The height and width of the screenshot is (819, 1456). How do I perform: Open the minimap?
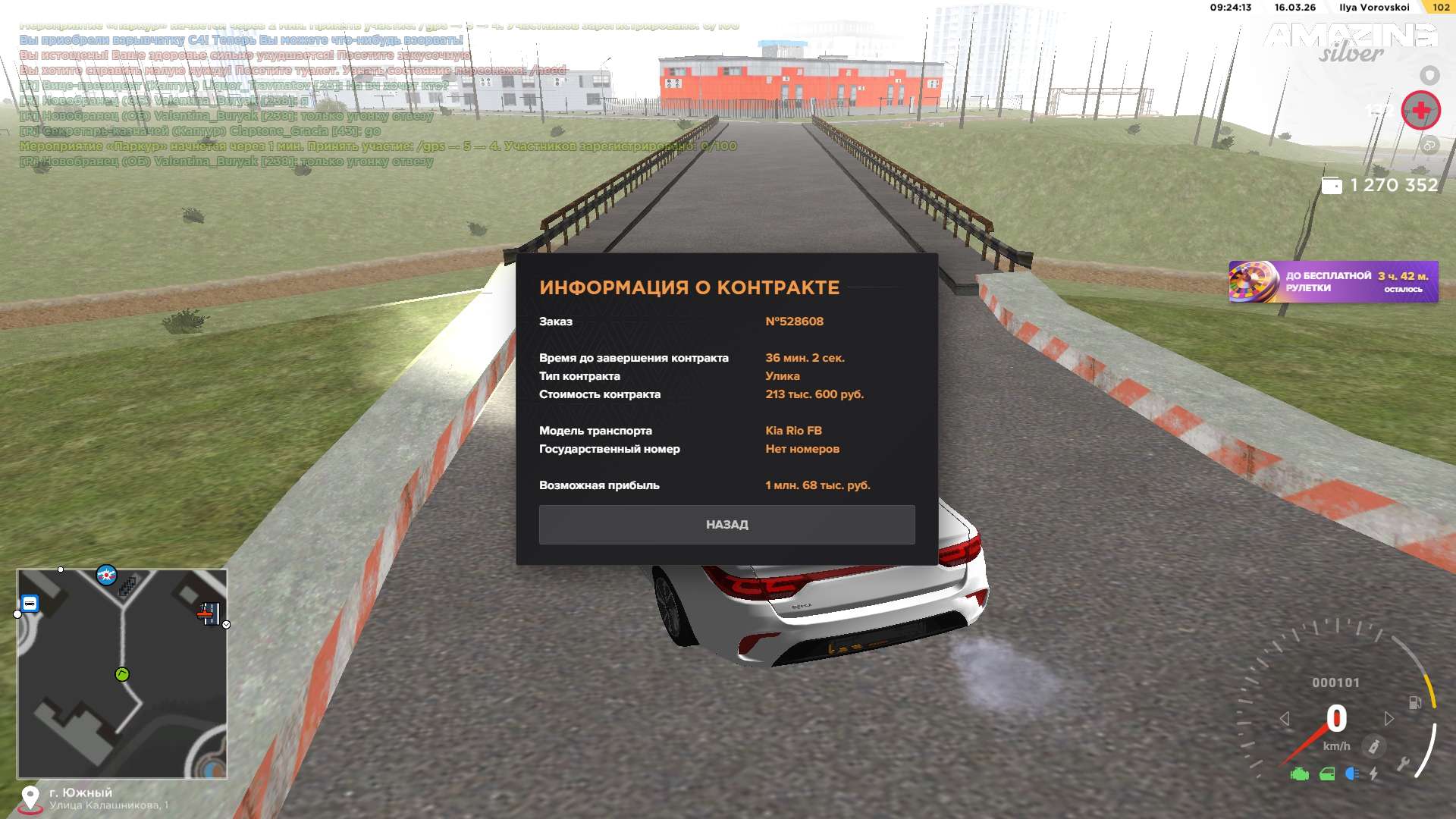(122, 673)
